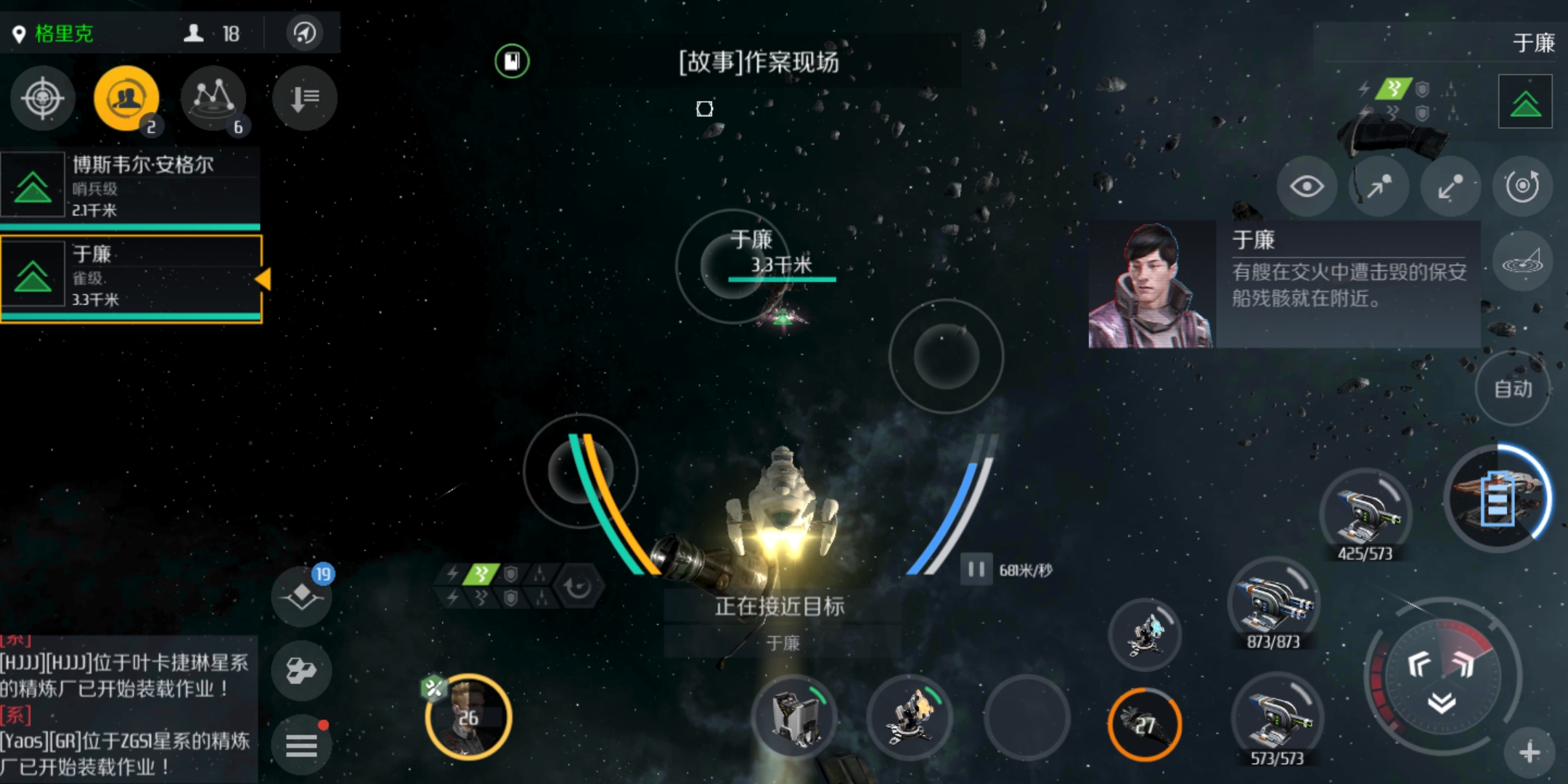
Task: Expand the ship panel green arrow at top right
Action: click(x=1524, y=99)
